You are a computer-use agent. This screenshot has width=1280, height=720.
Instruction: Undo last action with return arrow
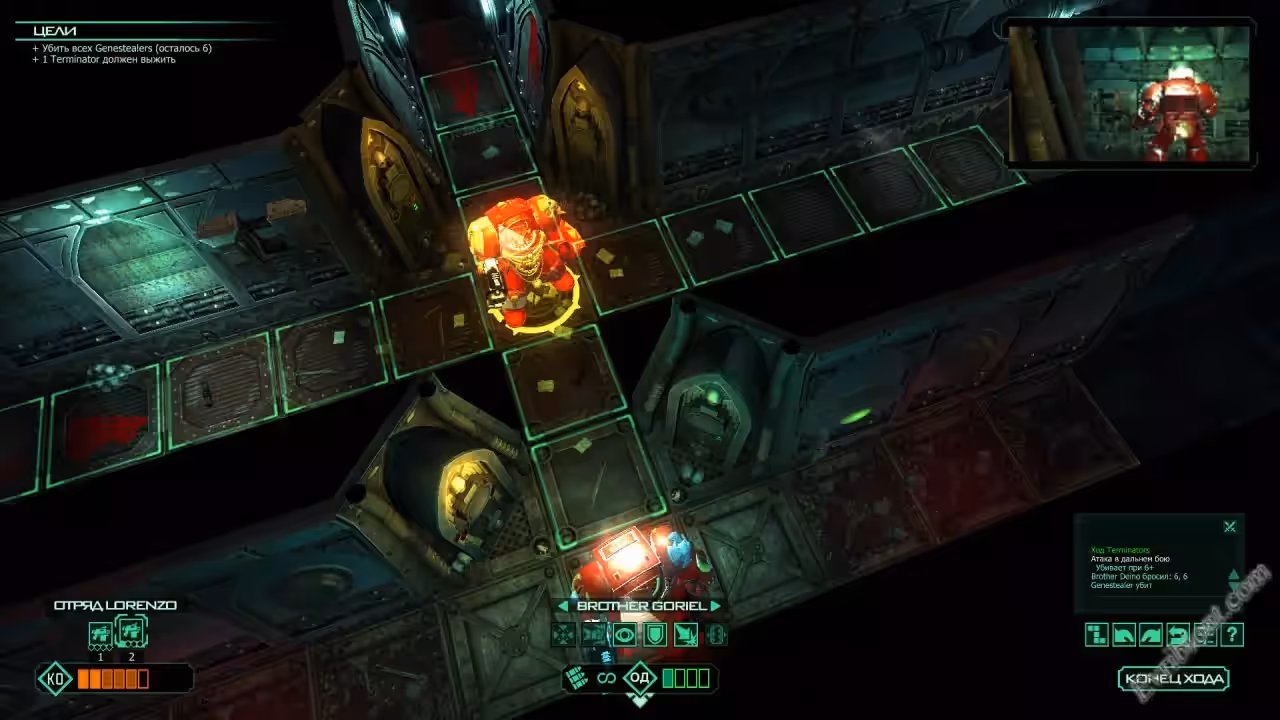tap(1178, 634)
